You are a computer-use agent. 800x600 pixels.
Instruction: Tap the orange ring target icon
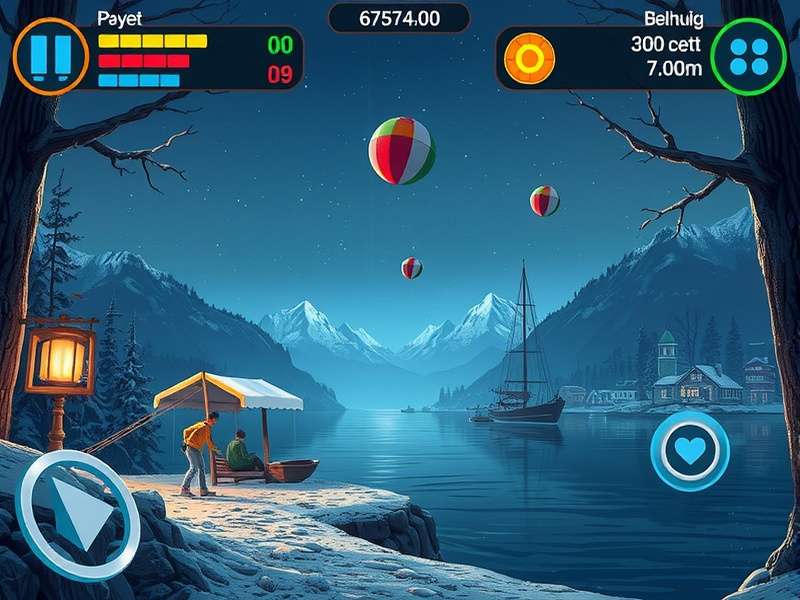click(x=527, y=57)
